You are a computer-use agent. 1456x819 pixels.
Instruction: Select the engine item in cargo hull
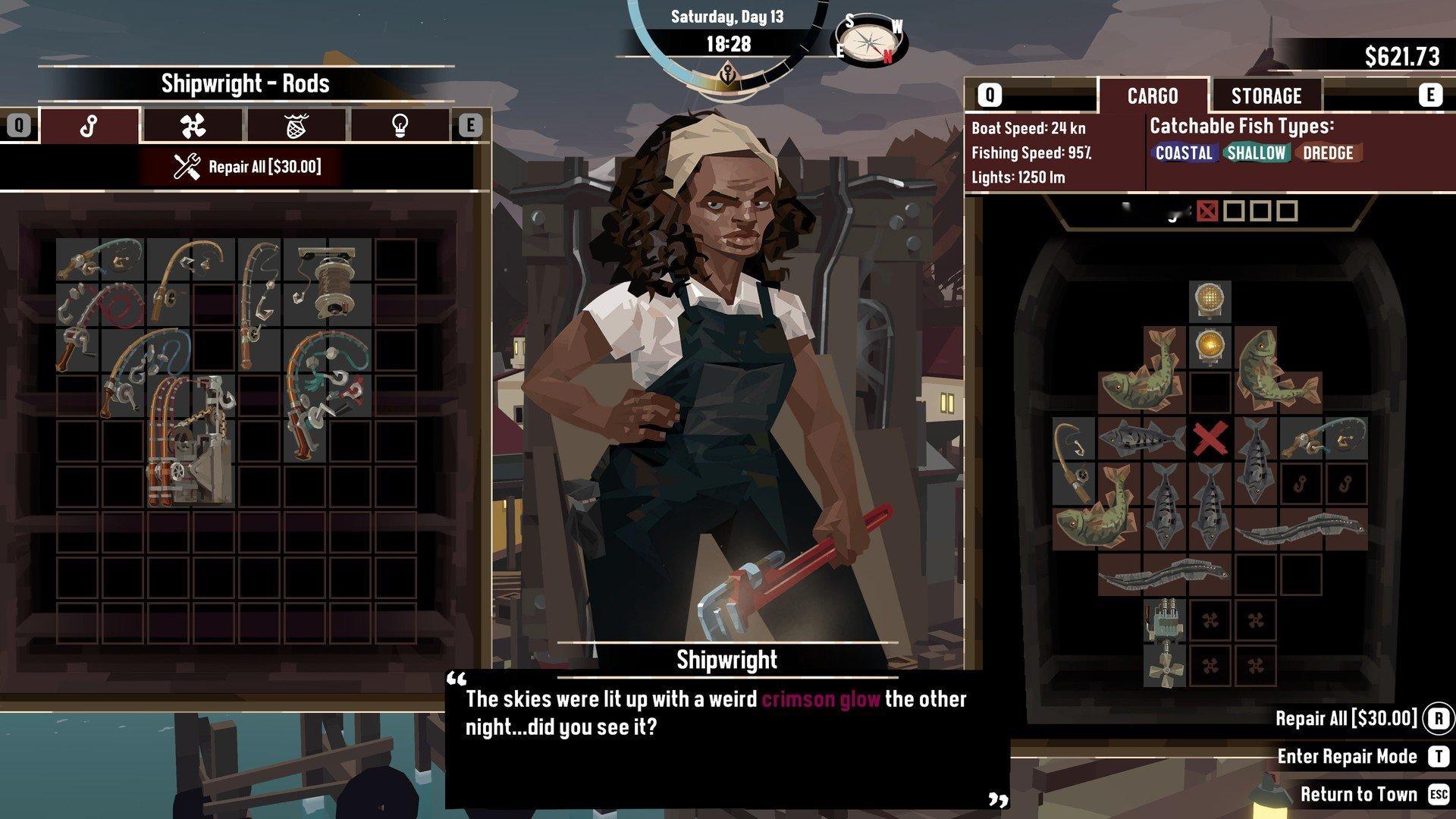click(x=1164, y=620)
